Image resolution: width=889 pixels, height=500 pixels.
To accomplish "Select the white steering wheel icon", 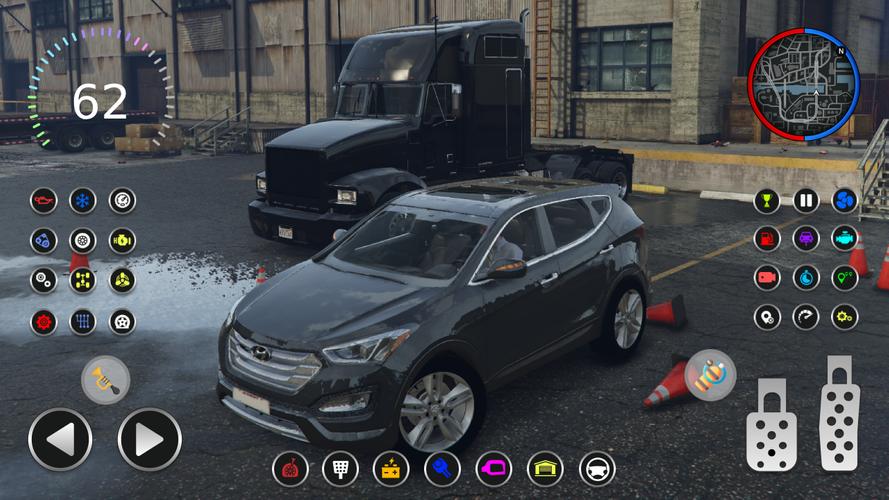I will (597, 468).
